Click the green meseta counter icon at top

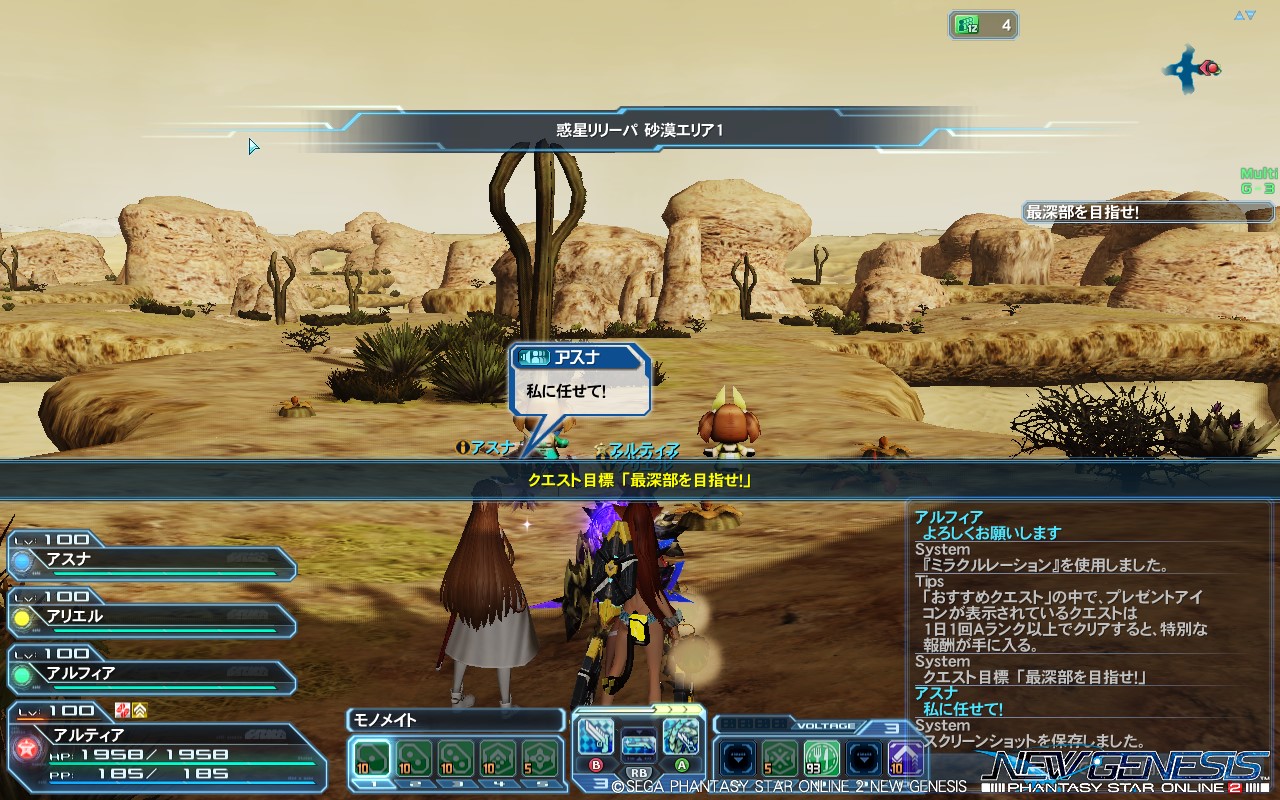(967, 24)
